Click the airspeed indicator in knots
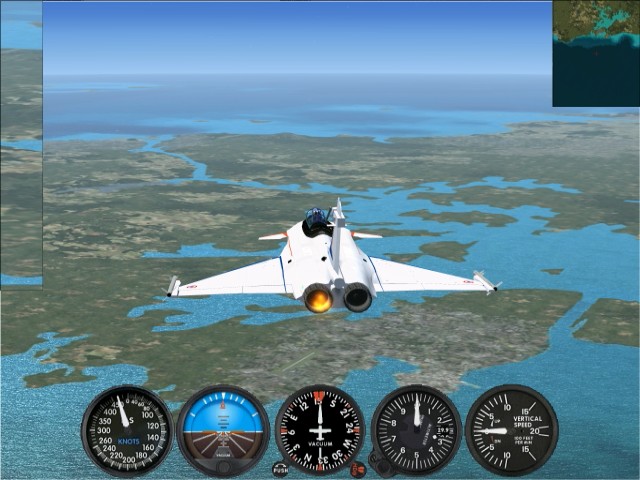Image resolution: width=640 pixels, height=480 pixels. [127, 431]
